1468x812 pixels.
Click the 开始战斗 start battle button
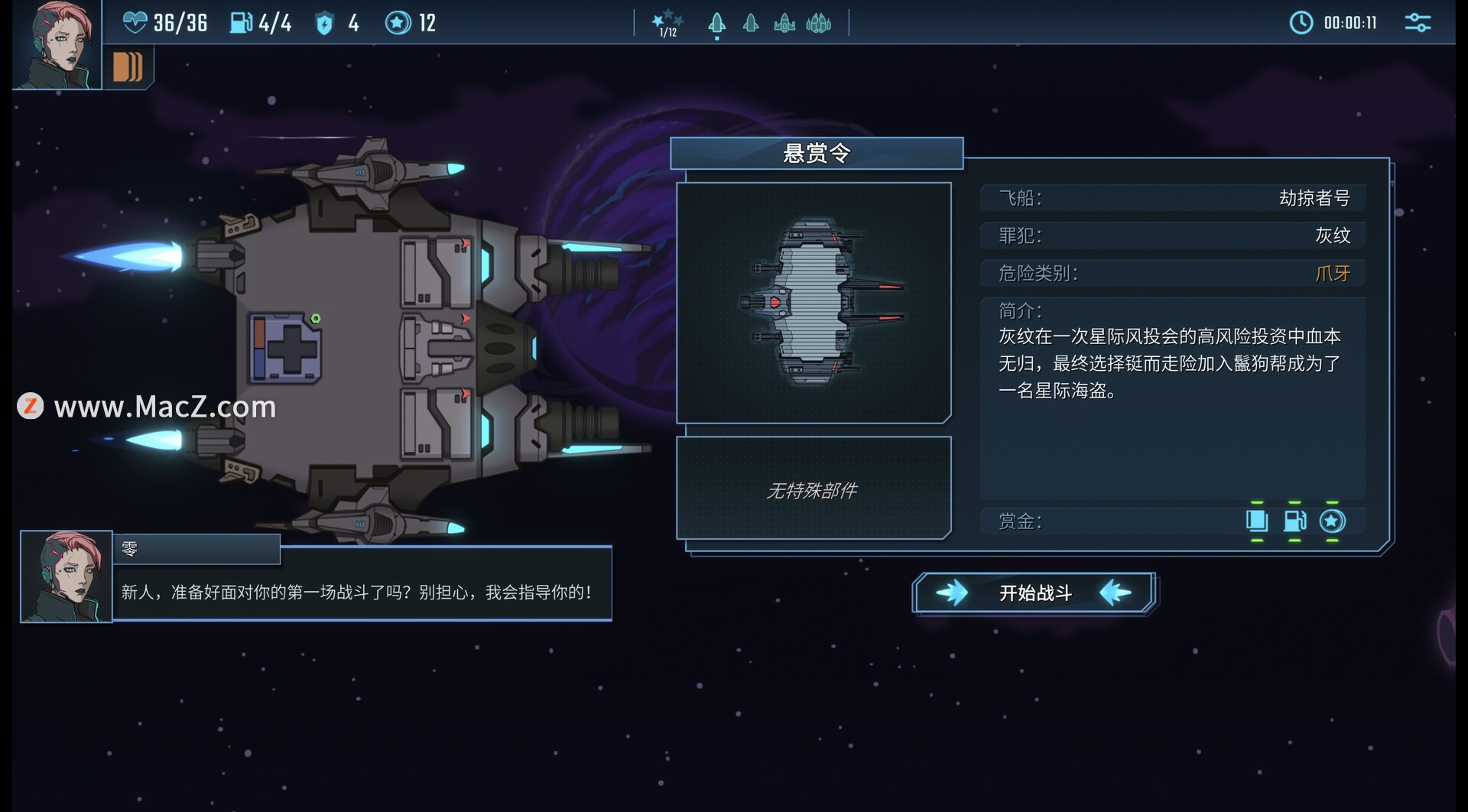pyautogui.click(x=1034, y=593)
